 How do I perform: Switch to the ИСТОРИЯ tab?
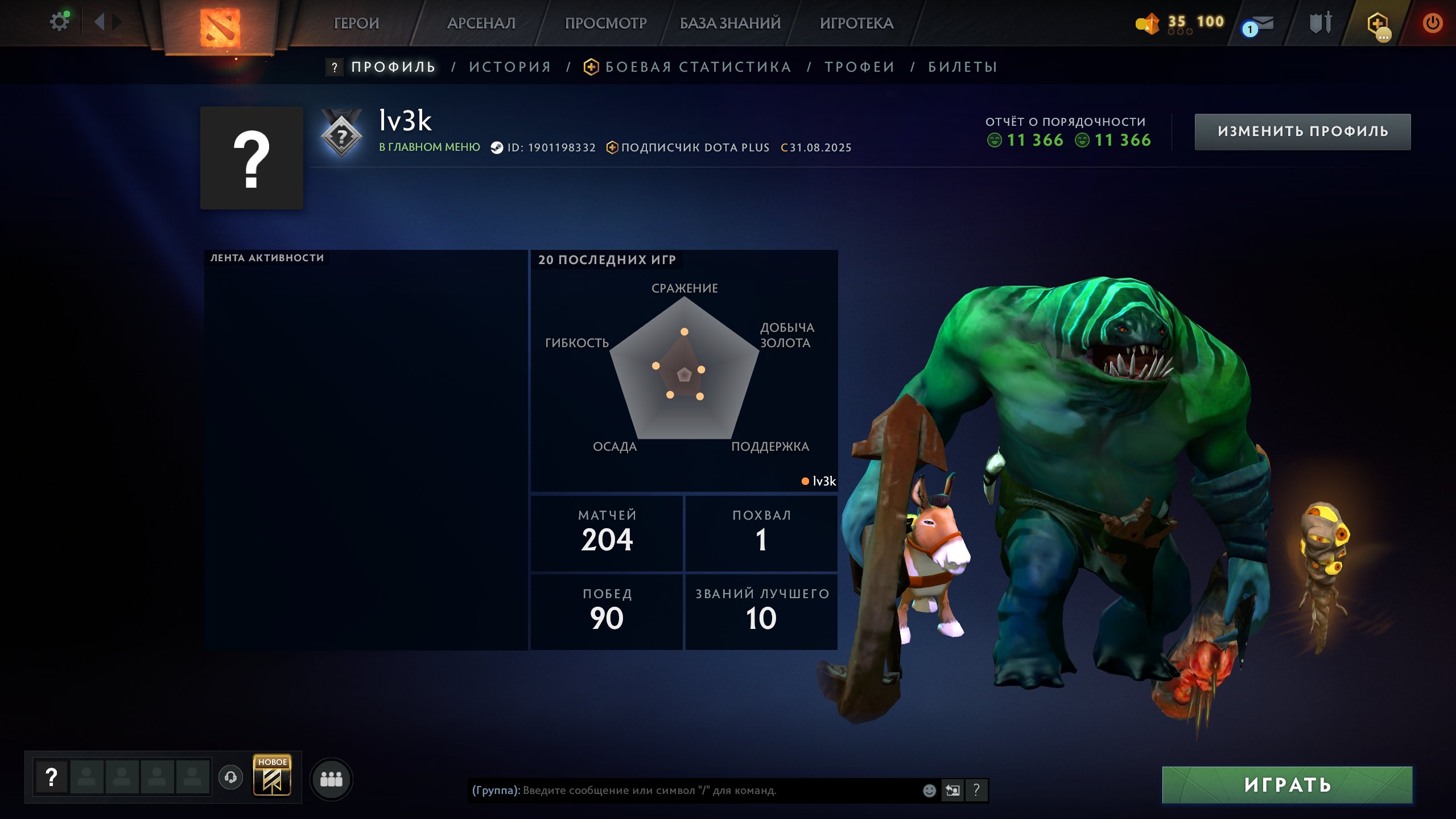(510, 67)
